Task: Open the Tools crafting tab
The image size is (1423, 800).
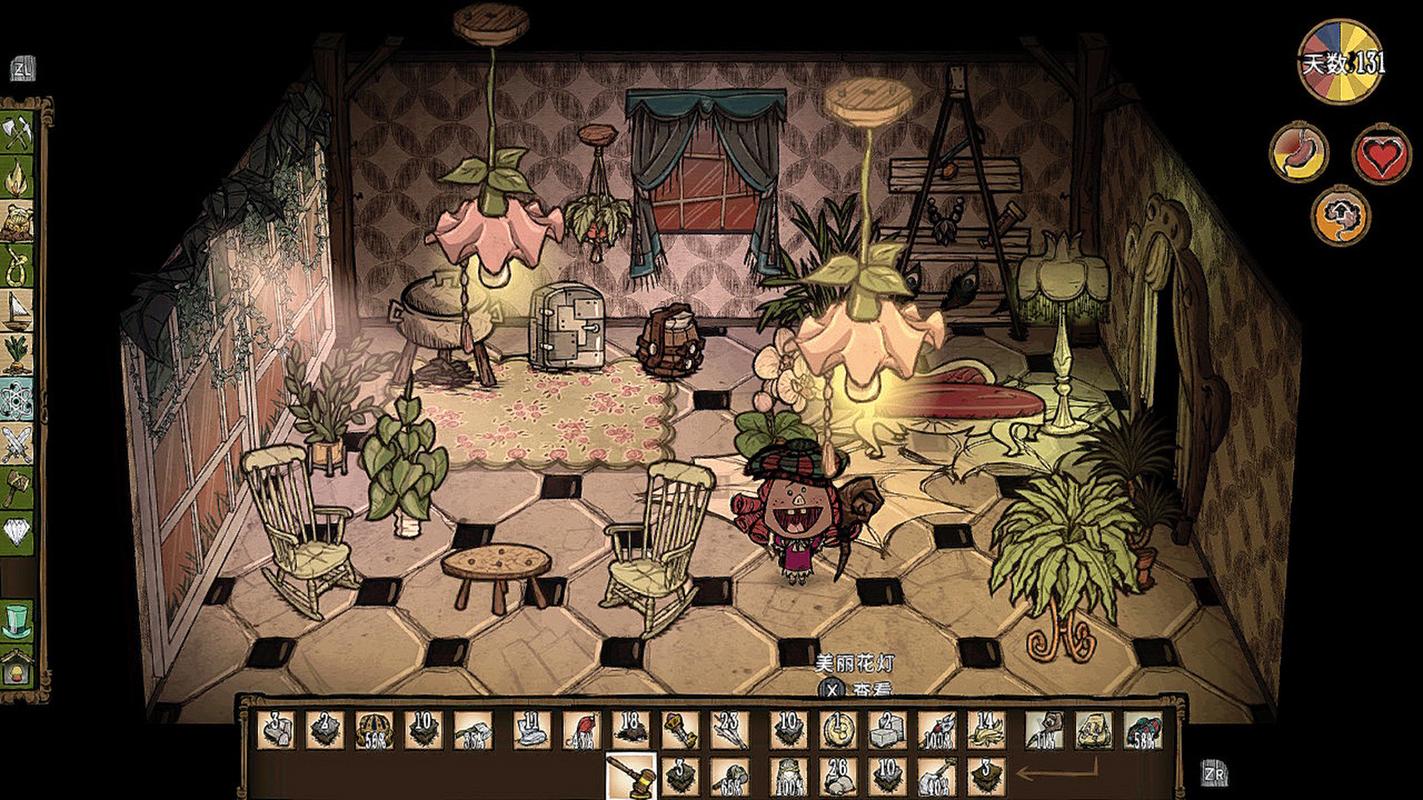Action: [17, 133]
